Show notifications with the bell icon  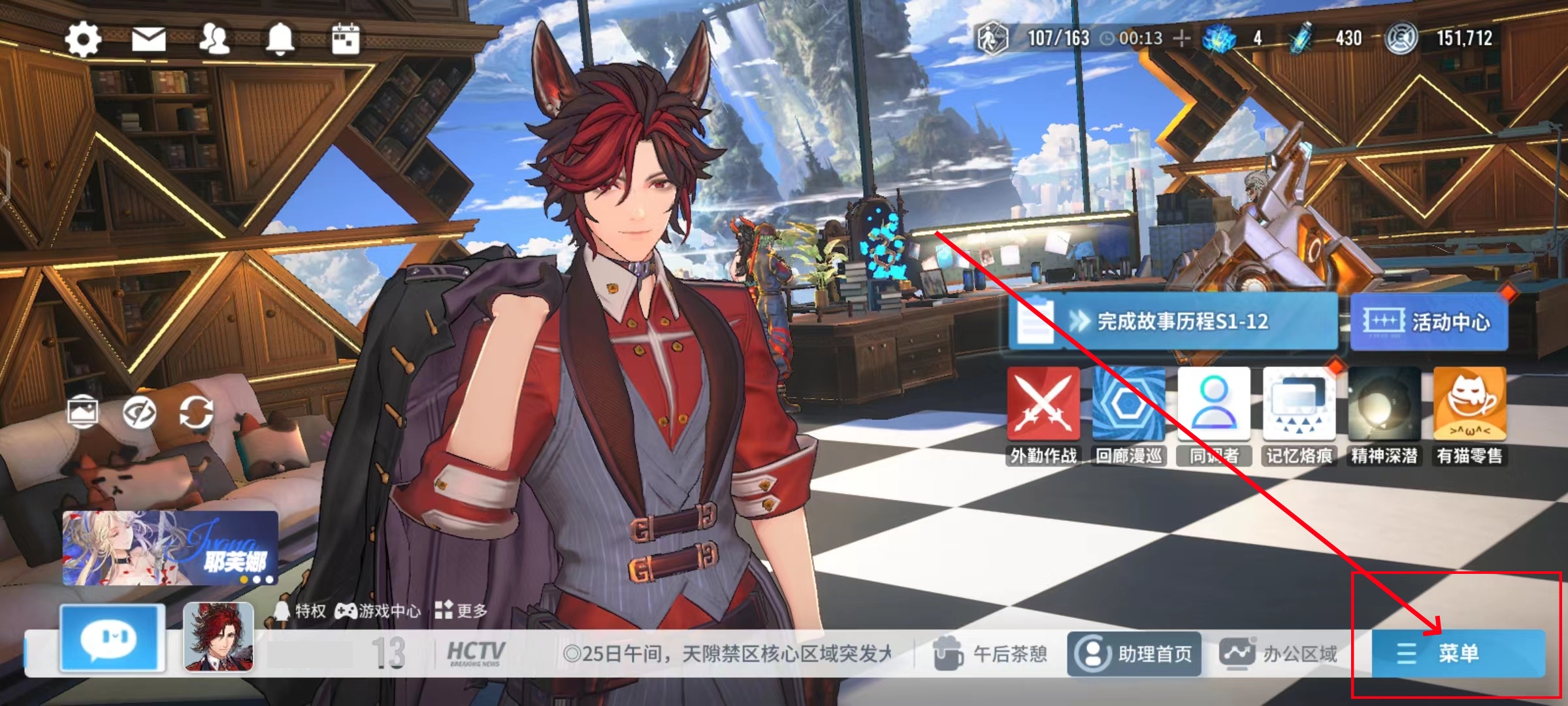click(x=280, y=39)
